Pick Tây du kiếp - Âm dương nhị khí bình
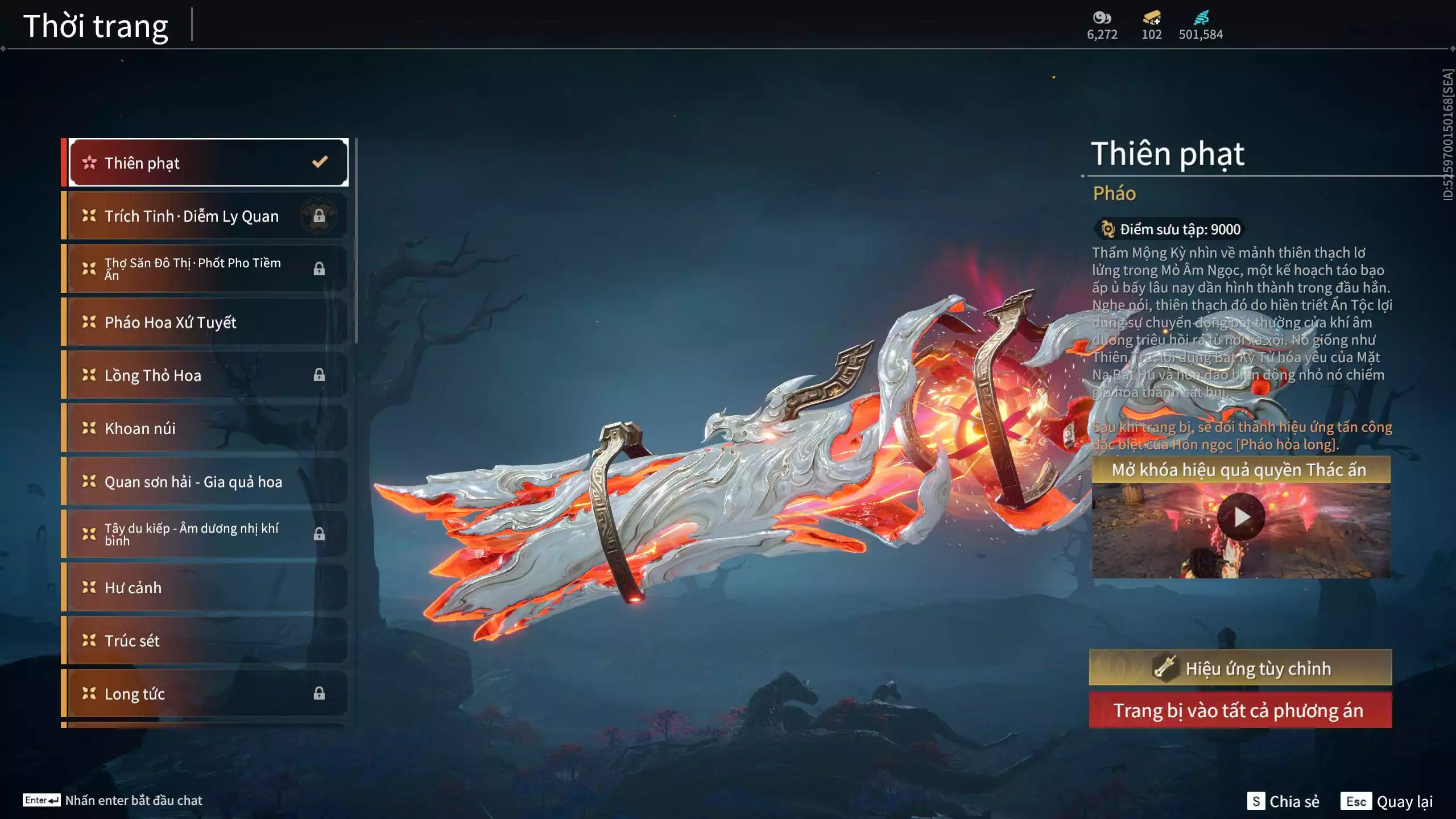The image size is (1456, 819). (x=208, y=534)
